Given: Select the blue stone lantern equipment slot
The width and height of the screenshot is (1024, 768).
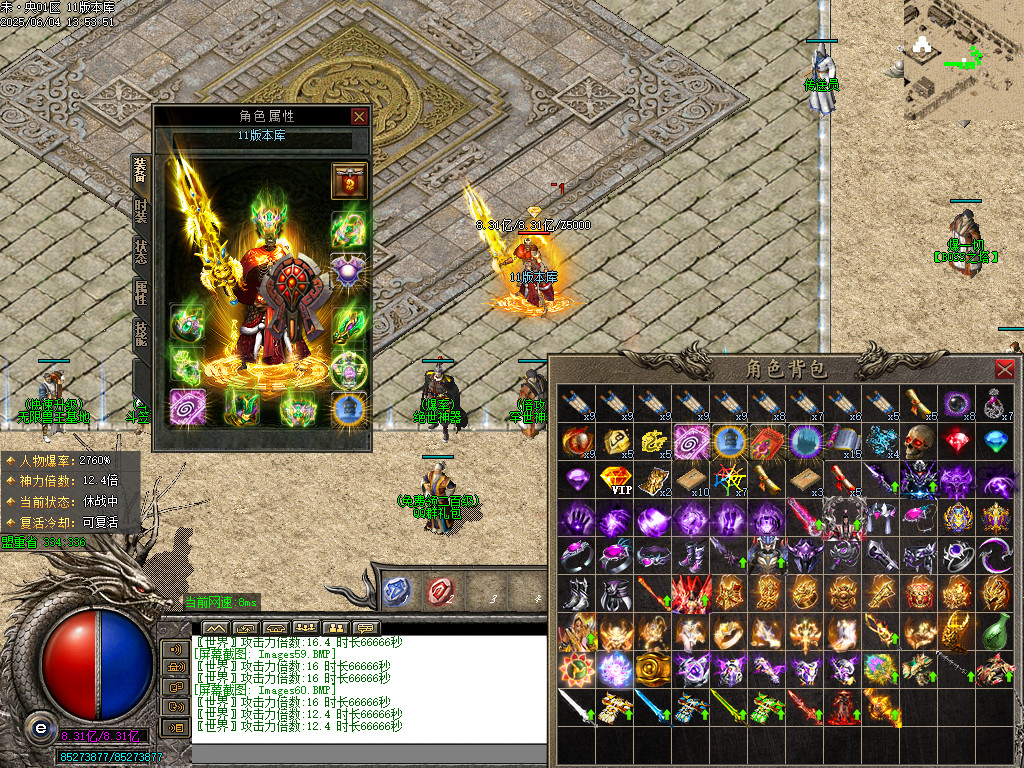Looking at the screenshot, I should [x=349, y=409].
